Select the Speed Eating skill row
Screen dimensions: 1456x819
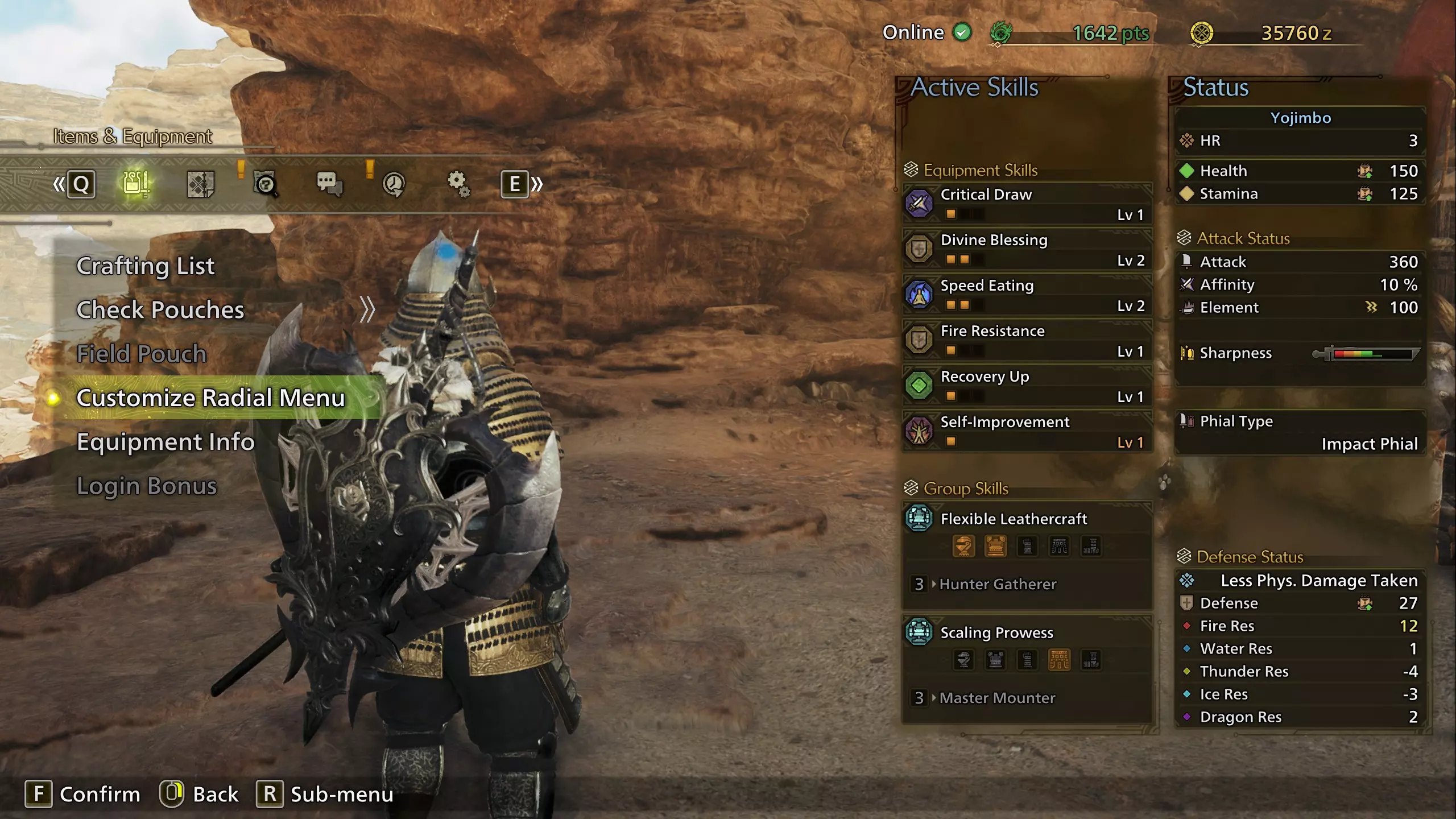click(1027, 295)
